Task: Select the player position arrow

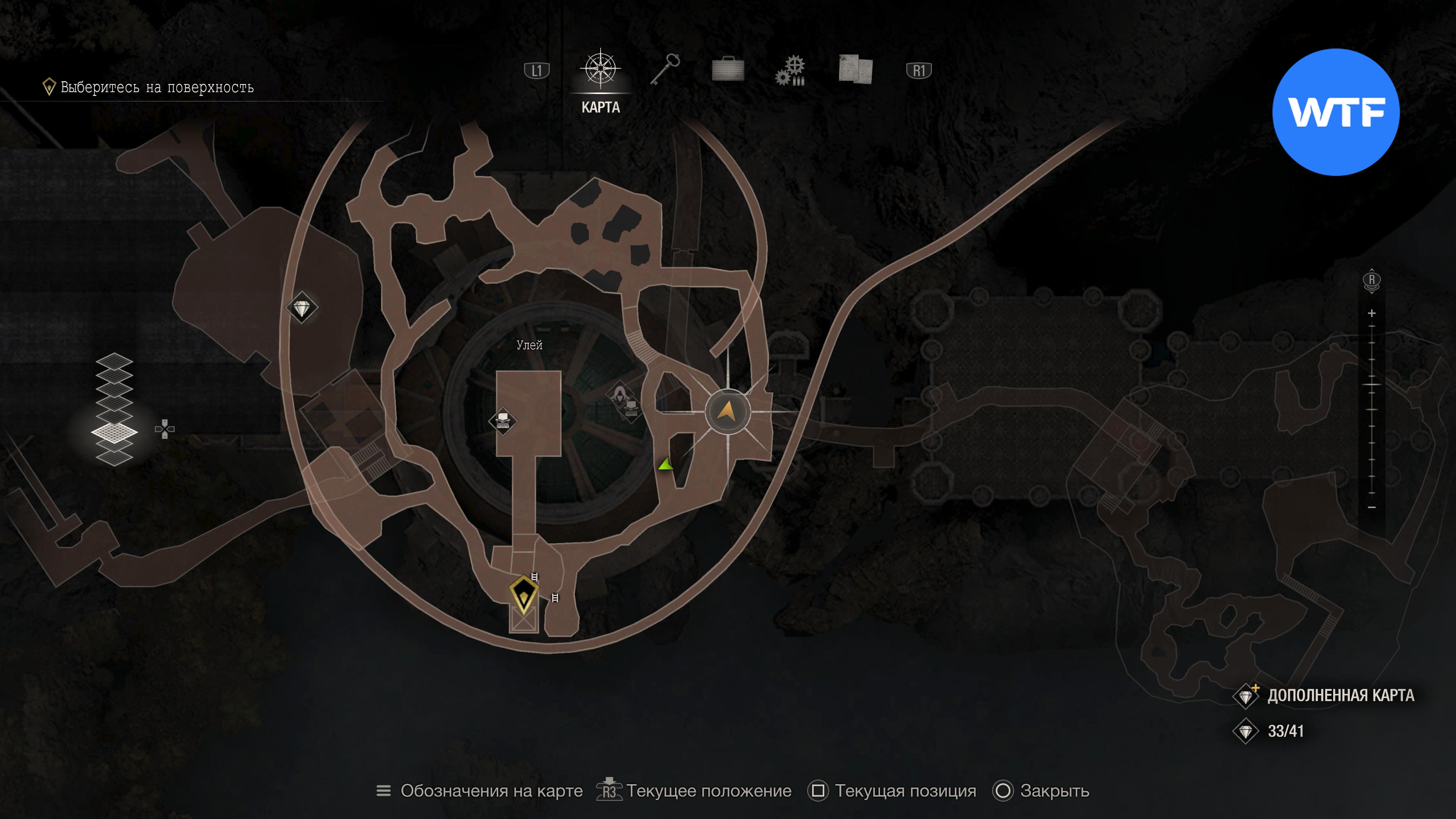Action: tap(728, 411)
